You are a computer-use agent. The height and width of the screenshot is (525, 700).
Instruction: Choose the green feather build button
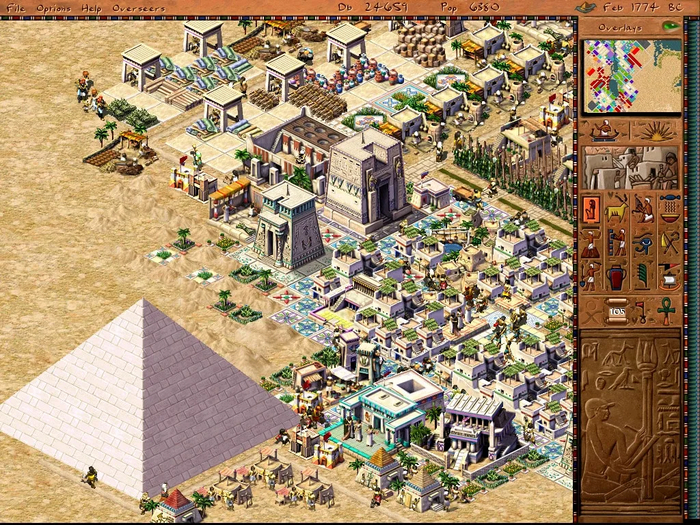point(644,274)
